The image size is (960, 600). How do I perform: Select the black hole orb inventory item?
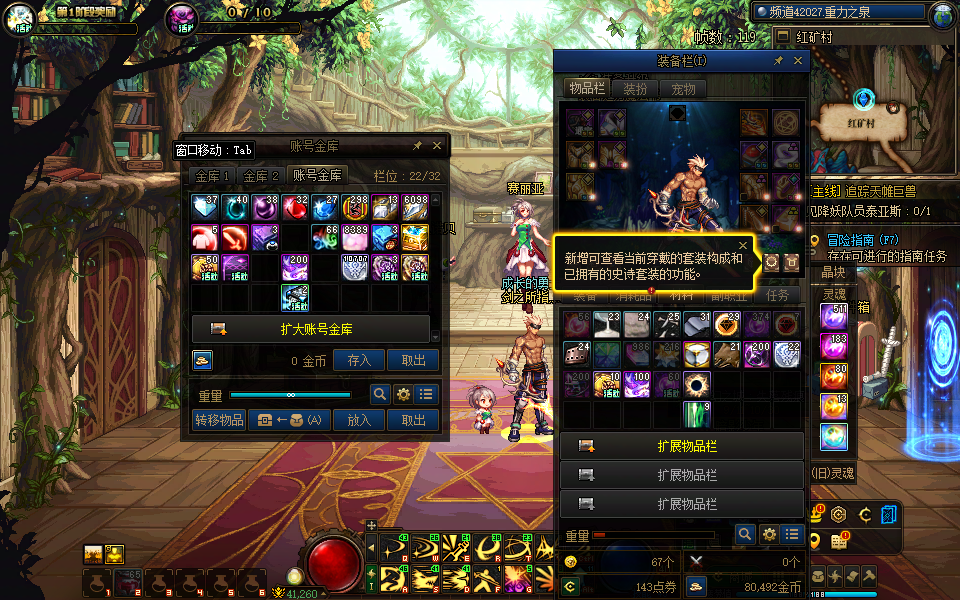[697, 384]
